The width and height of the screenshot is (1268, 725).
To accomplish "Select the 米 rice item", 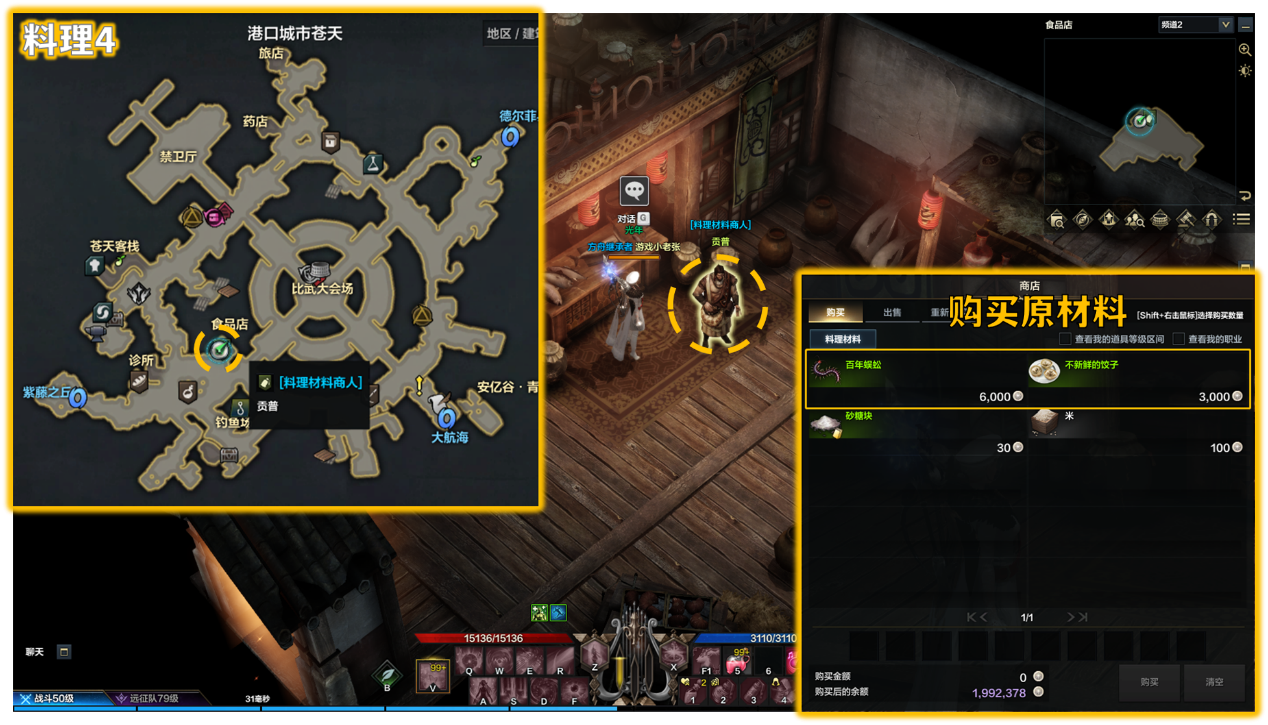I will point(1138,431).
